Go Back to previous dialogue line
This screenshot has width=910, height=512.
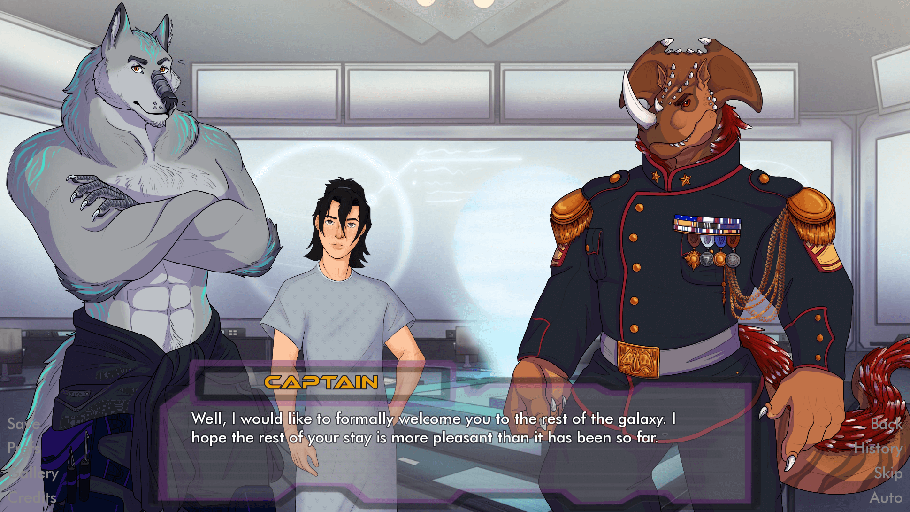(x=886, y=424)
